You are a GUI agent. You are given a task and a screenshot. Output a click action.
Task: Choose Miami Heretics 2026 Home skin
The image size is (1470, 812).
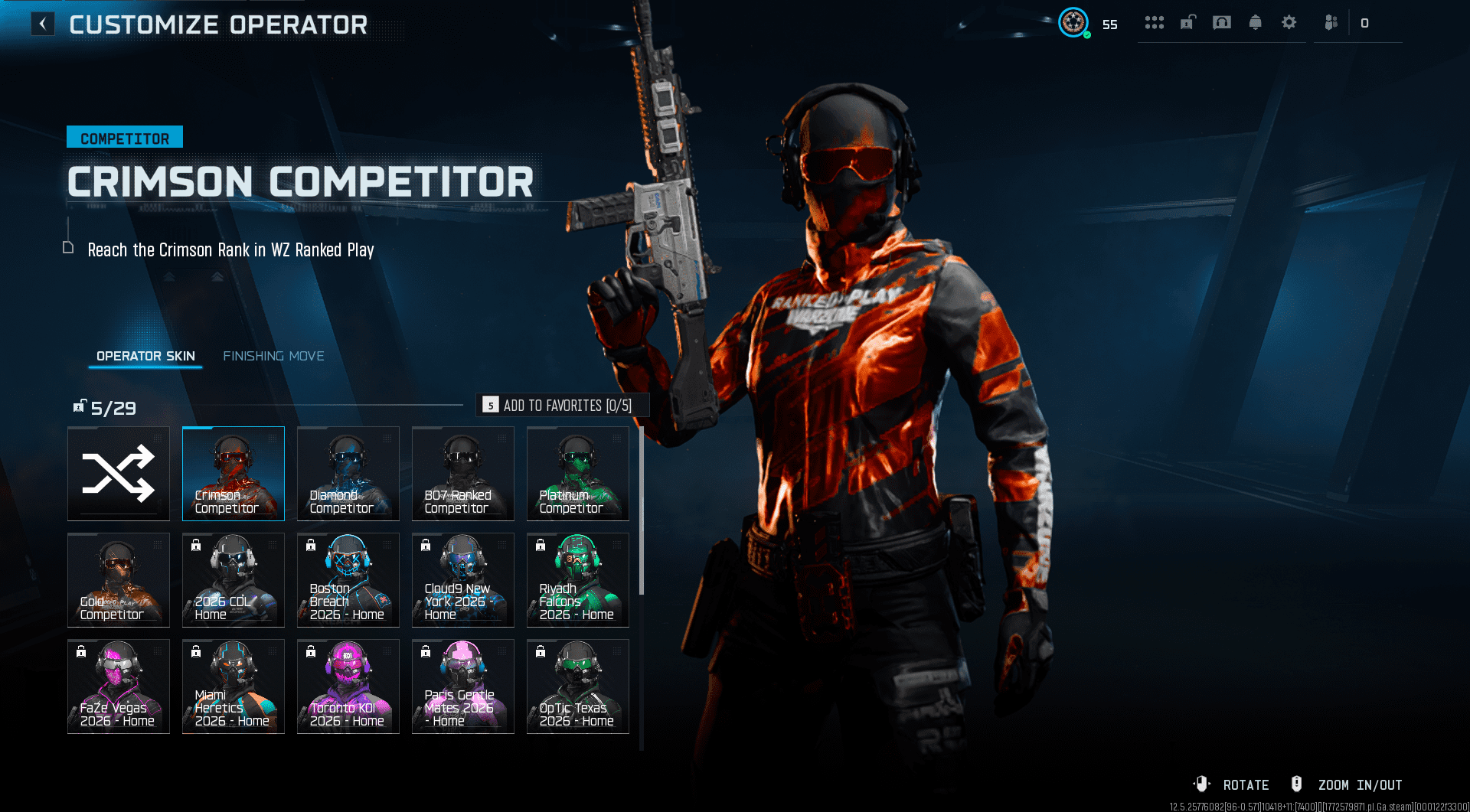click(234, 686)
